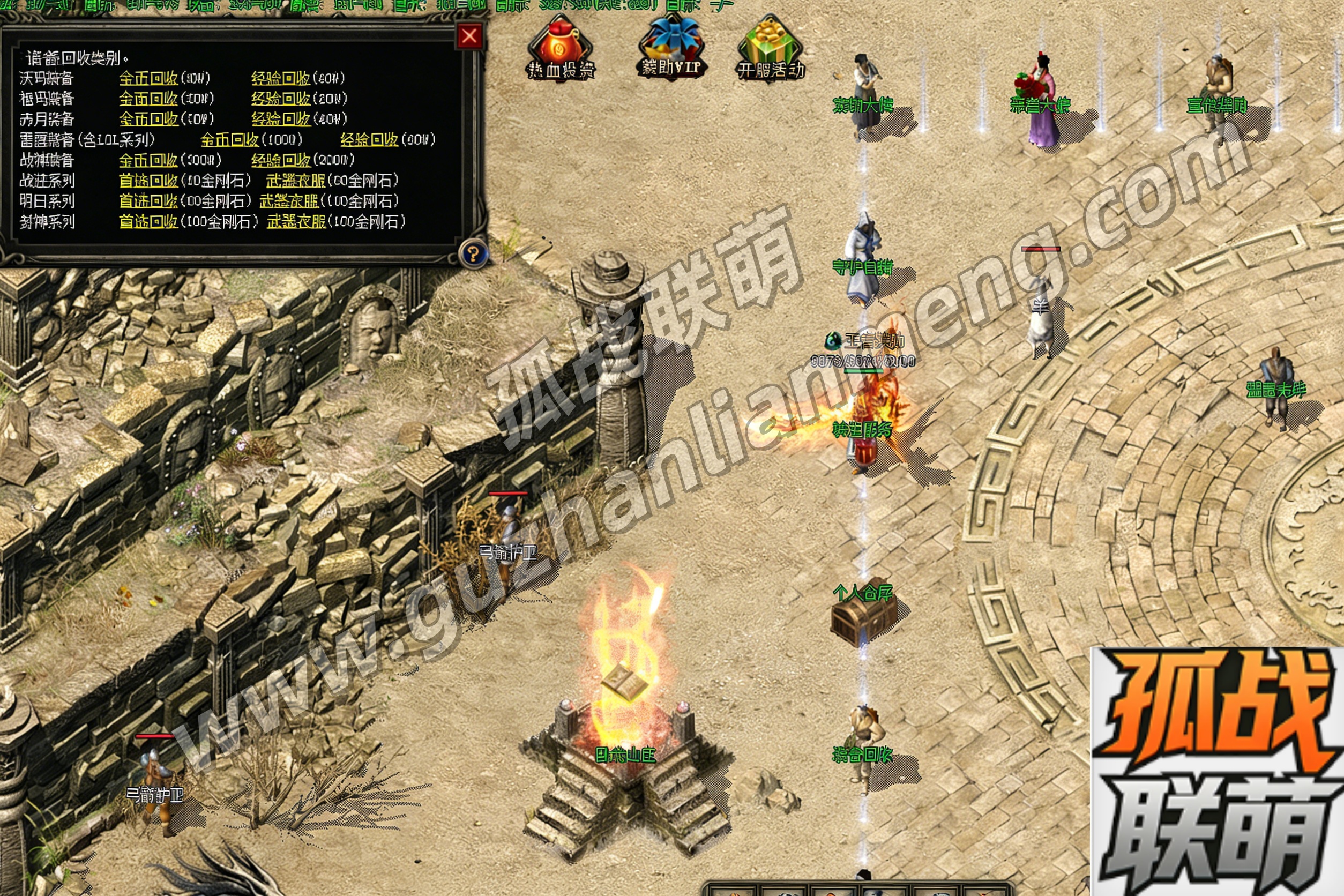Image resolution: width=1344 pixels, height=896 pixels.
Task: Choose 经验回收 for 沃玛装备
Action: click(x=281, y=78)
